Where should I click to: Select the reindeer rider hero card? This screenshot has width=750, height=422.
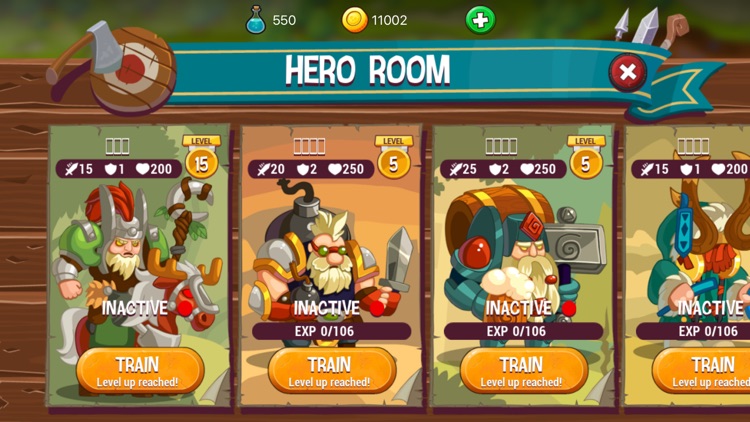point(138,250)
